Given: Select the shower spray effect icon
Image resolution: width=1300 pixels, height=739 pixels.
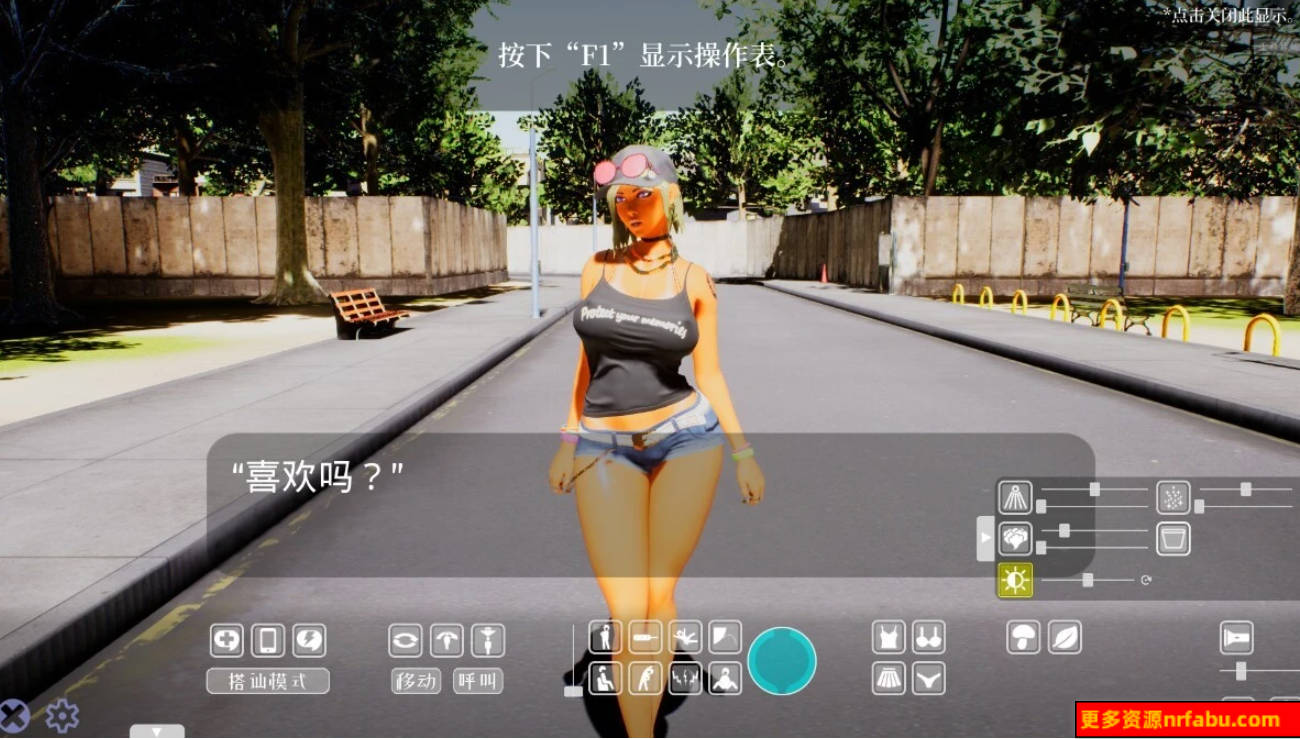Looking at the screenshot, I should tap(1013, 498).
